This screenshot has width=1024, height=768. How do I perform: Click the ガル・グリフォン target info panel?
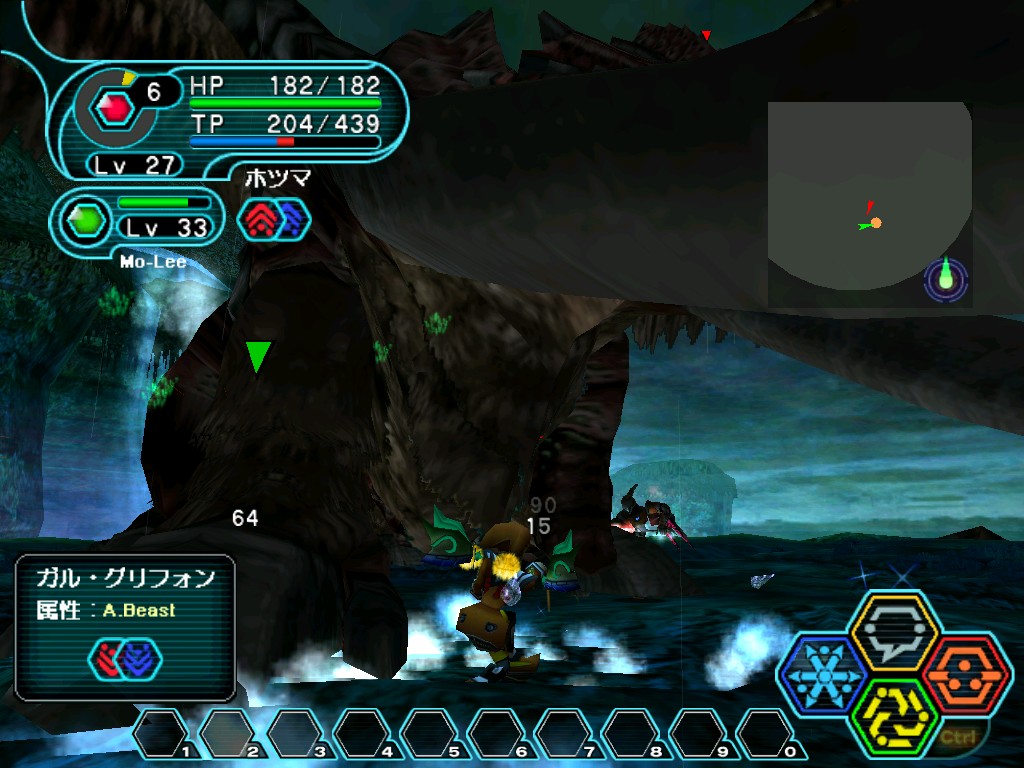(x=125, y=627)
